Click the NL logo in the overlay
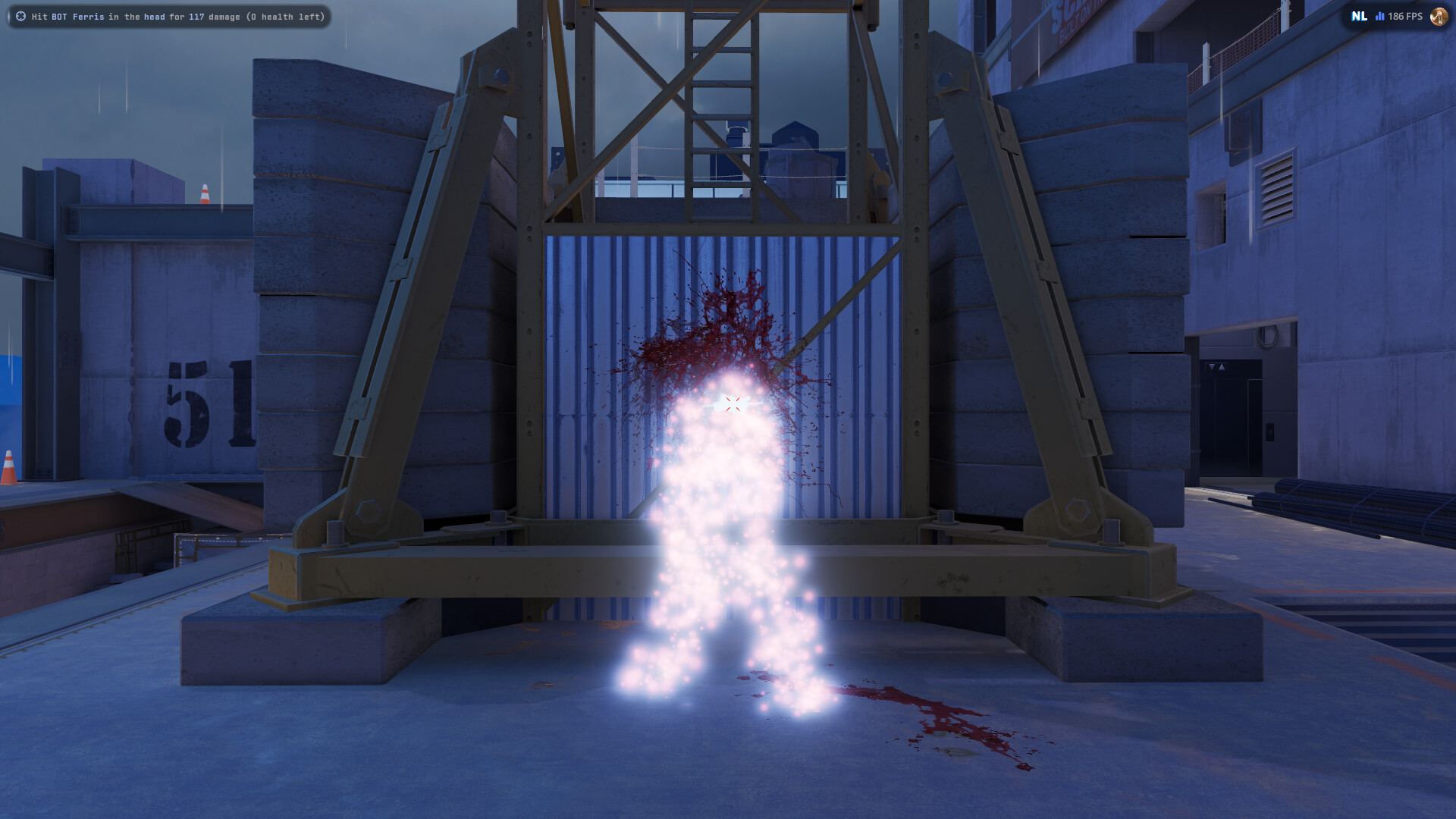Screen dimensions: 1456x819 [1359, 16]
